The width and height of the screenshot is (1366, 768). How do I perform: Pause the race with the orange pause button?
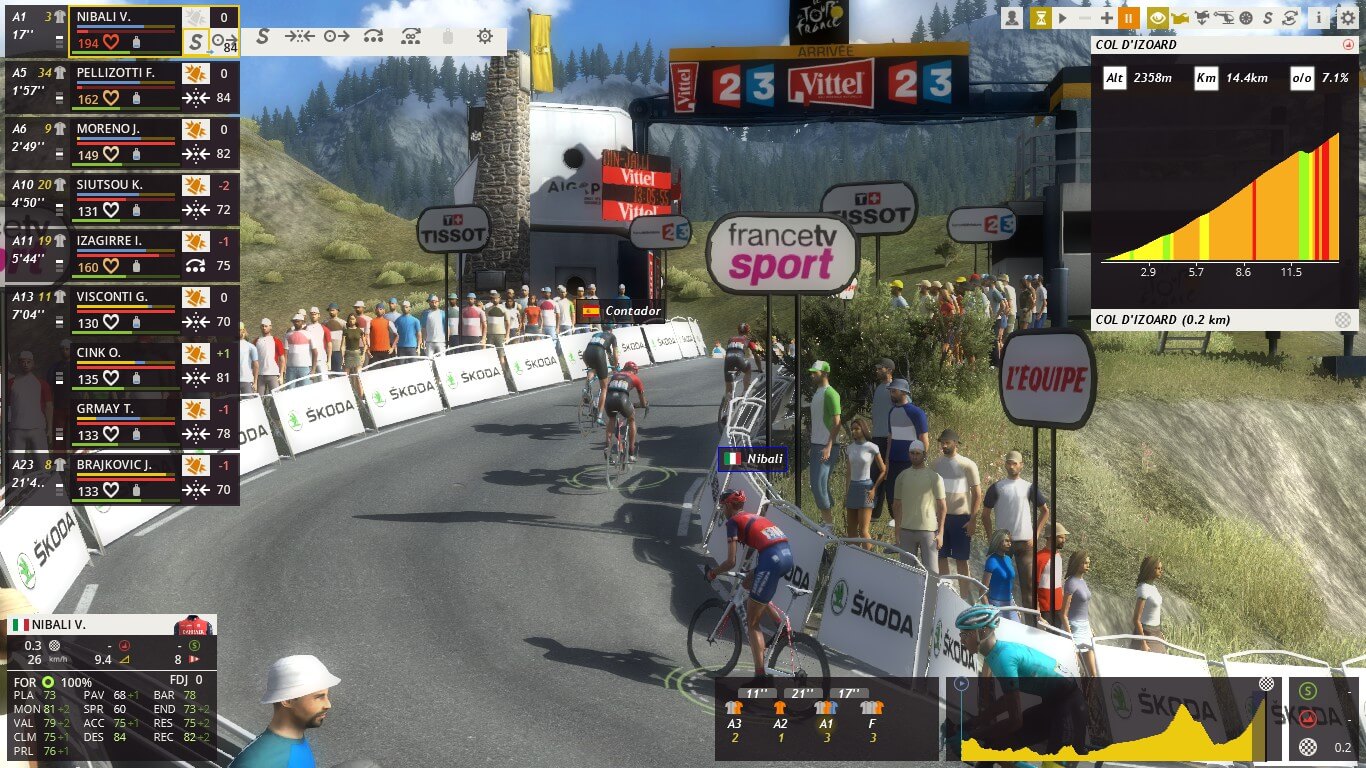pos(1128,17)
